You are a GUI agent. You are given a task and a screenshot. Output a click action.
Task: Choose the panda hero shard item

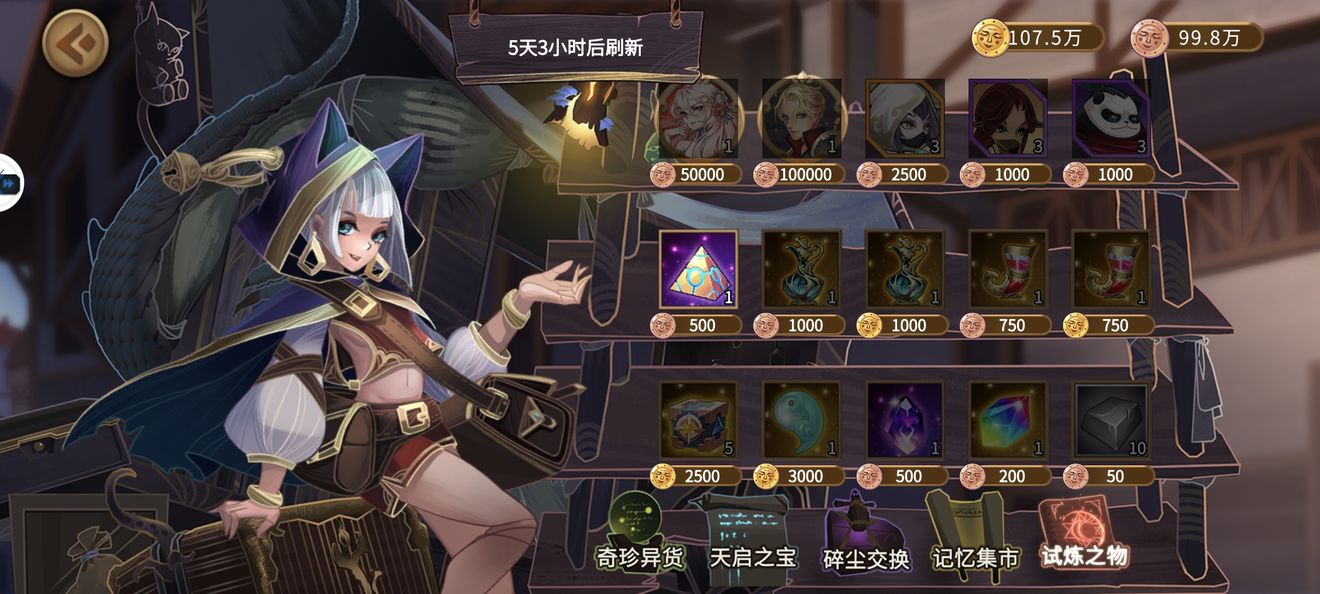pyautogui.click(x=1110, y=119)
